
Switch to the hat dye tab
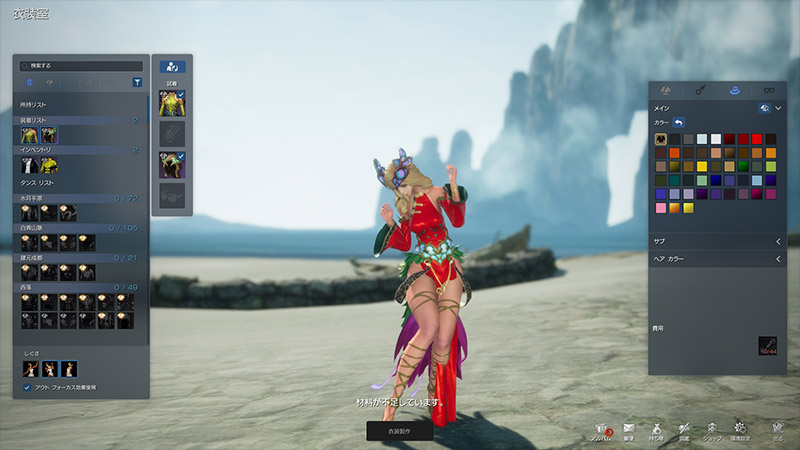point(734,90)
